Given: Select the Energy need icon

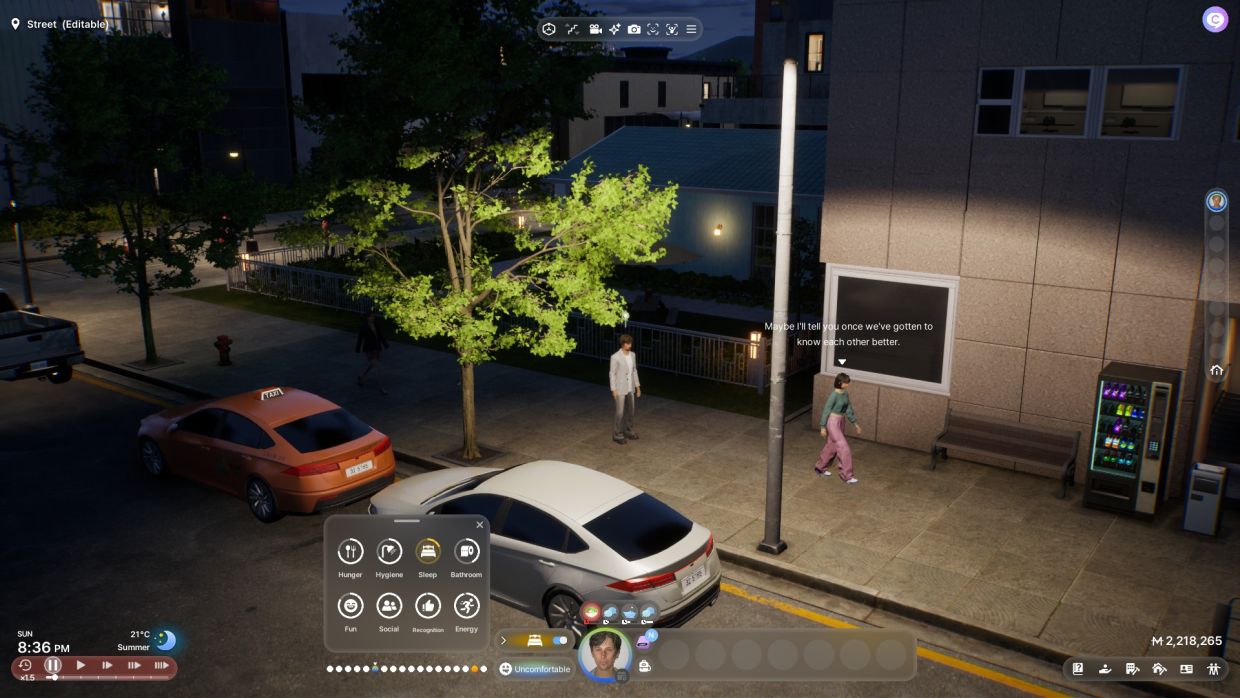Looking at the screenshot, I should [x=466, y=605].
